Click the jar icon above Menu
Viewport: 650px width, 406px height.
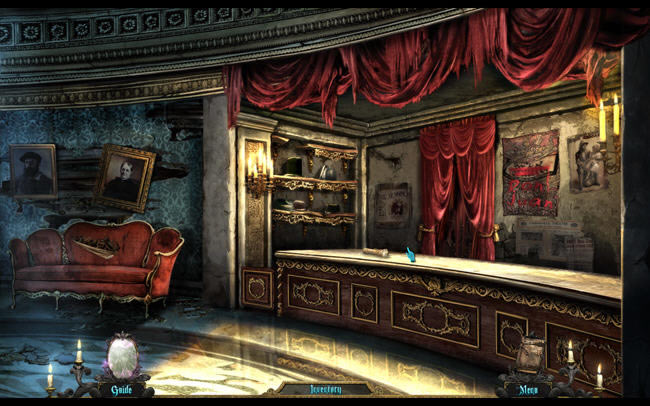click(x=531, y=355)
